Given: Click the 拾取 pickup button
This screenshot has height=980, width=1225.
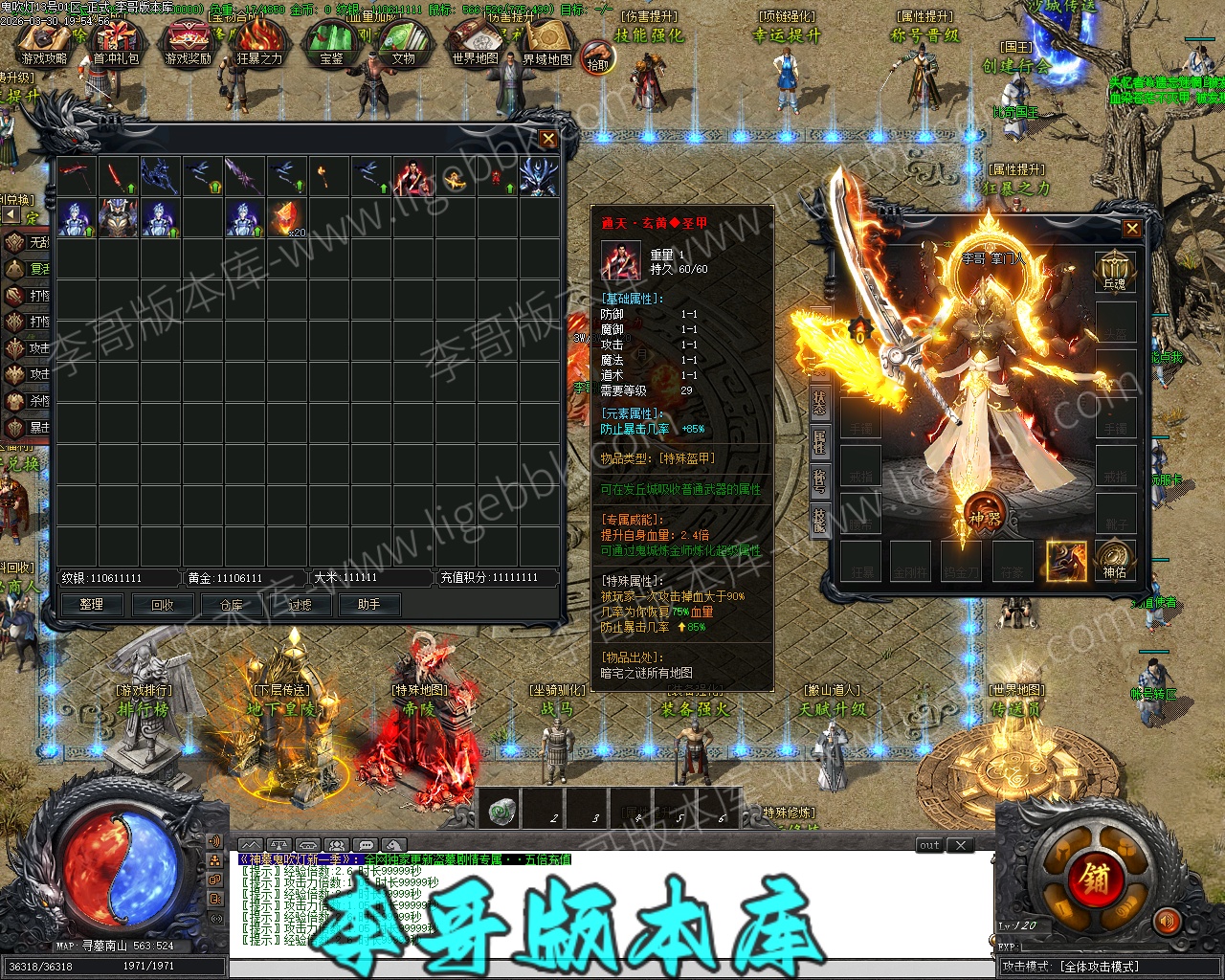Looking at the screenshot, I should (598, 56).
